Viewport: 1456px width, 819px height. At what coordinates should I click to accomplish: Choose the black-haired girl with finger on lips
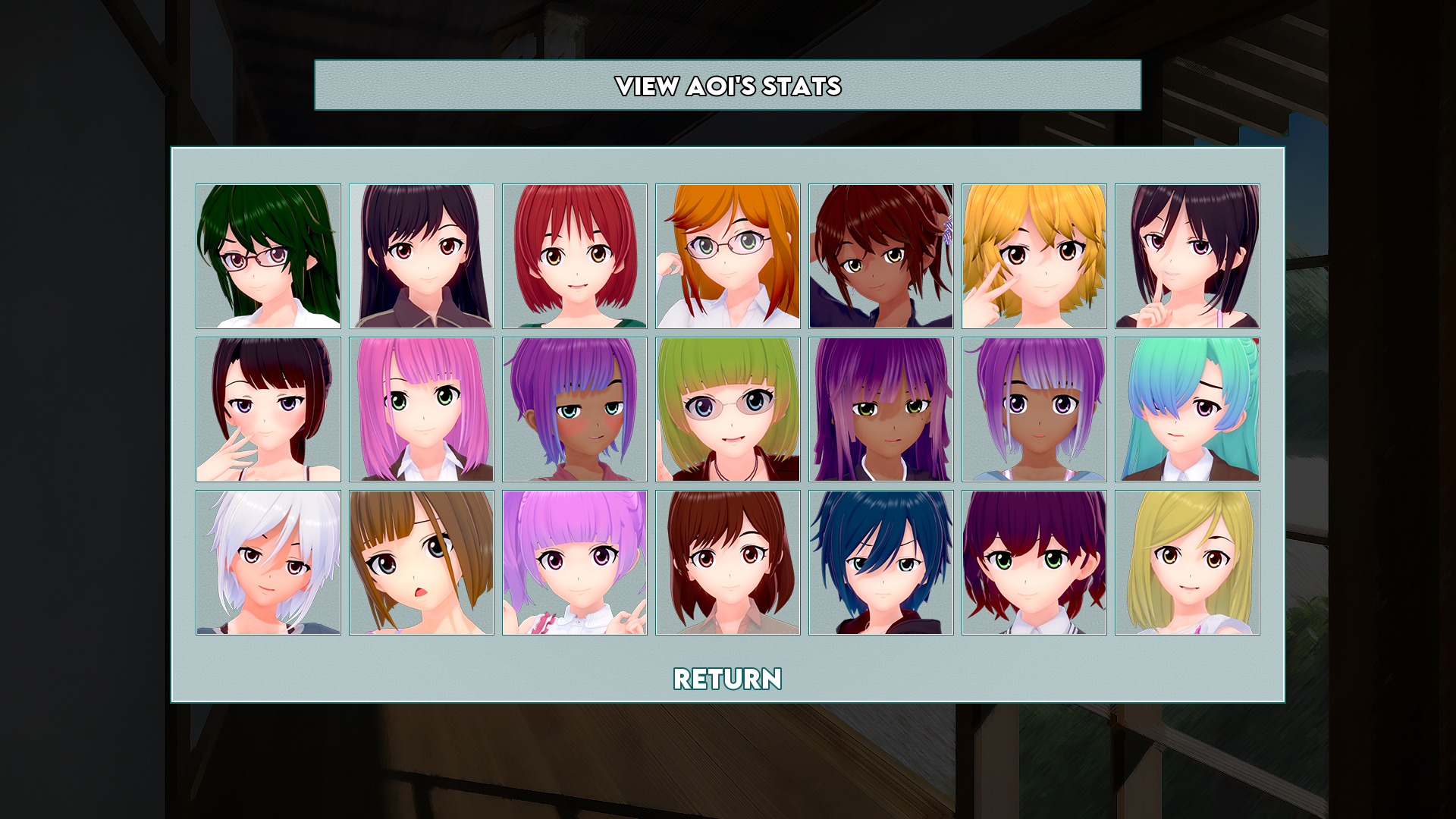(1188, 256)
